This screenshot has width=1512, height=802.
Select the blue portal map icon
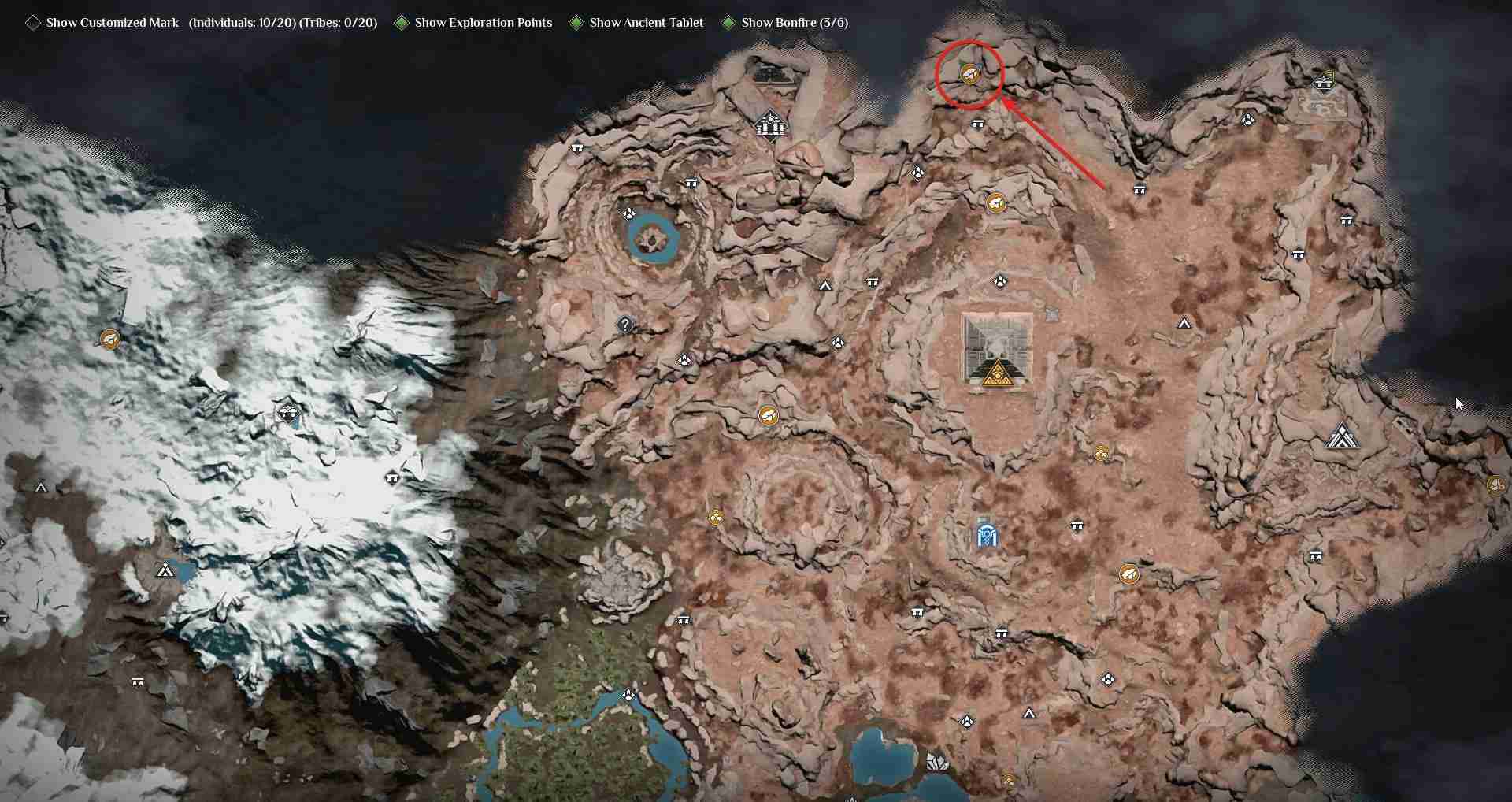tap(987, 534)
